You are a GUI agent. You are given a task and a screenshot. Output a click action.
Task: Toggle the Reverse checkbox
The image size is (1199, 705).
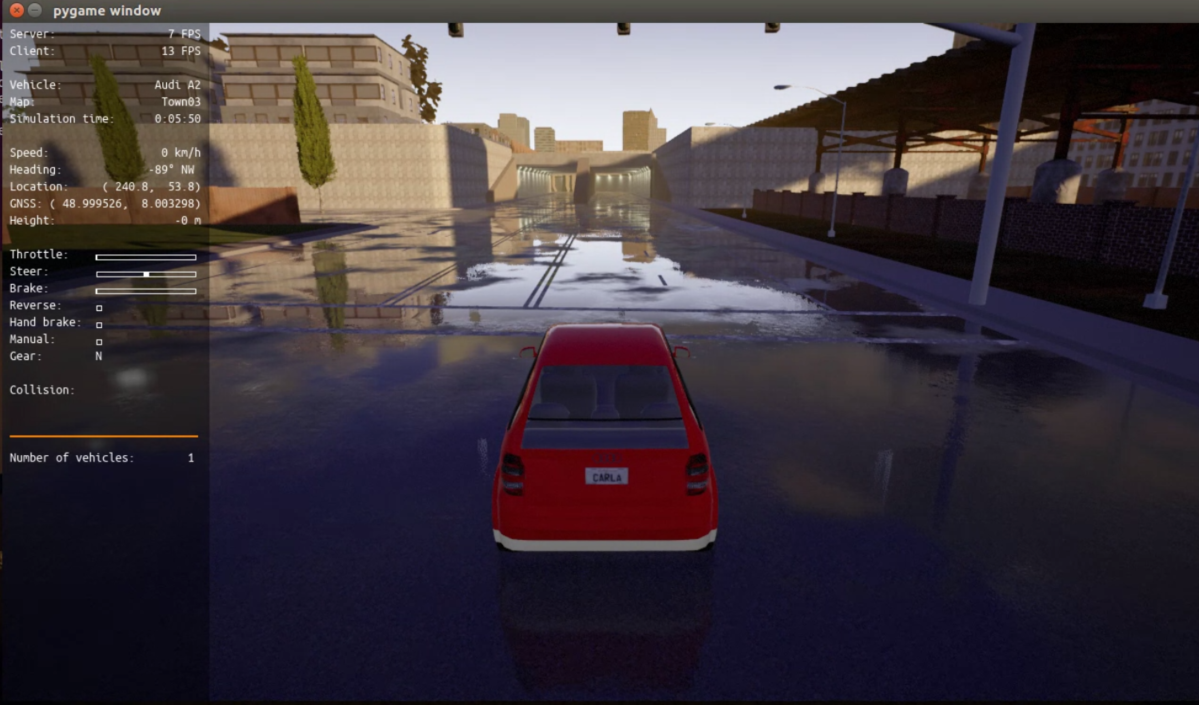pyautogui.click(x=99, y=308)
